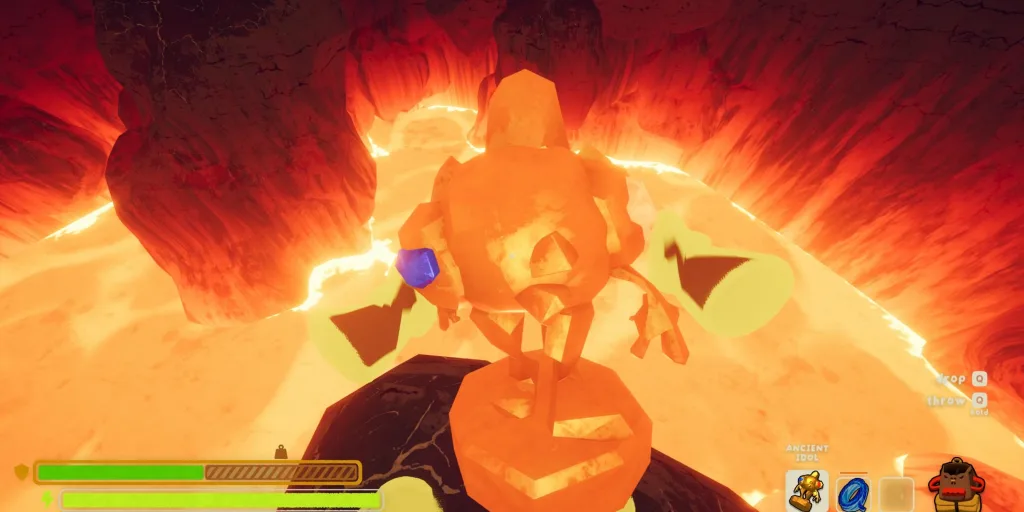The width and height of the screenshot is (1024, 512).
Task: Select the Ancient Idol inventory slot
Action: pos(806,492)
